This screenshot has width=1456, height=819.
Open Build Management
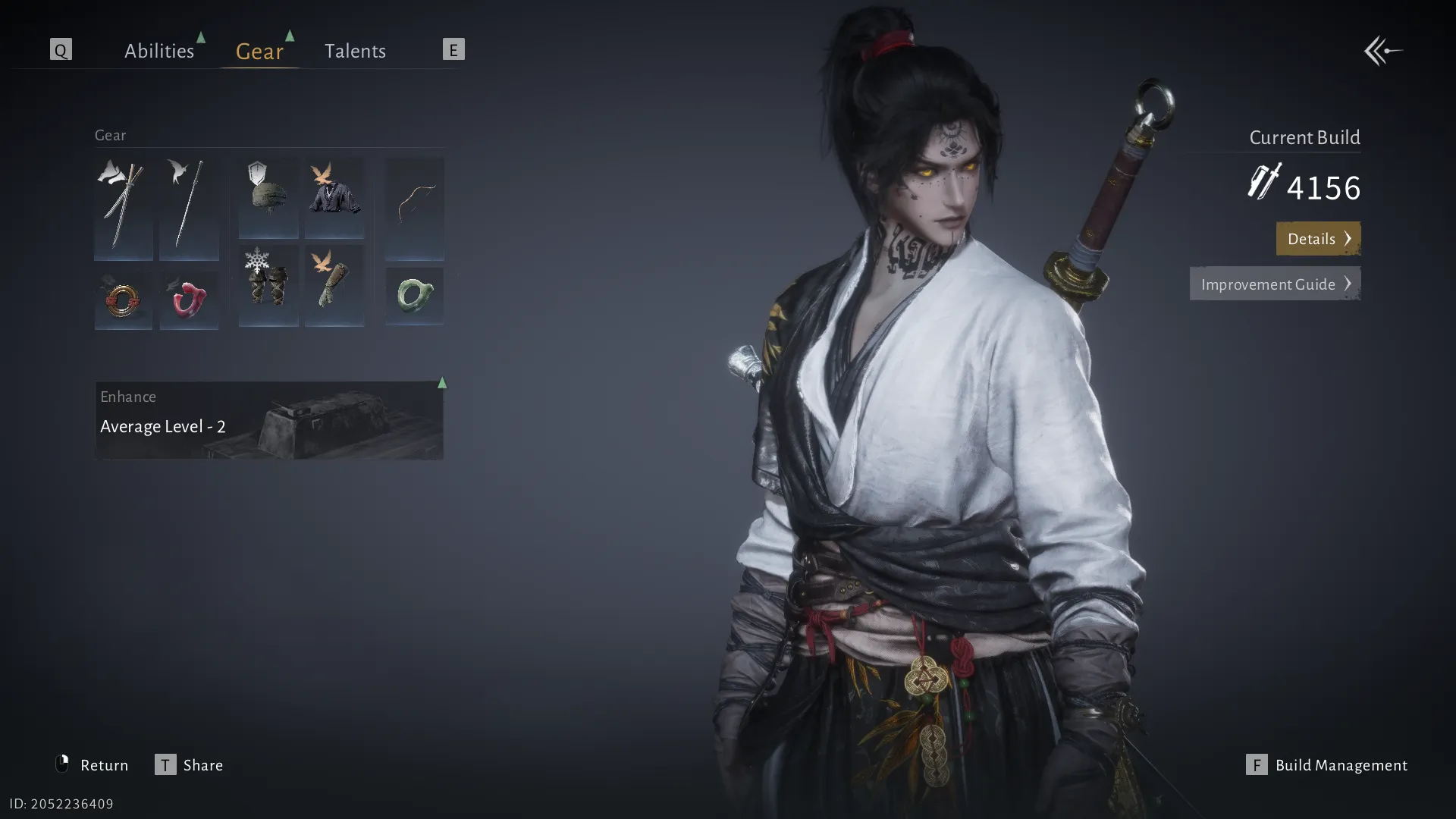(x=1327, y=764)
